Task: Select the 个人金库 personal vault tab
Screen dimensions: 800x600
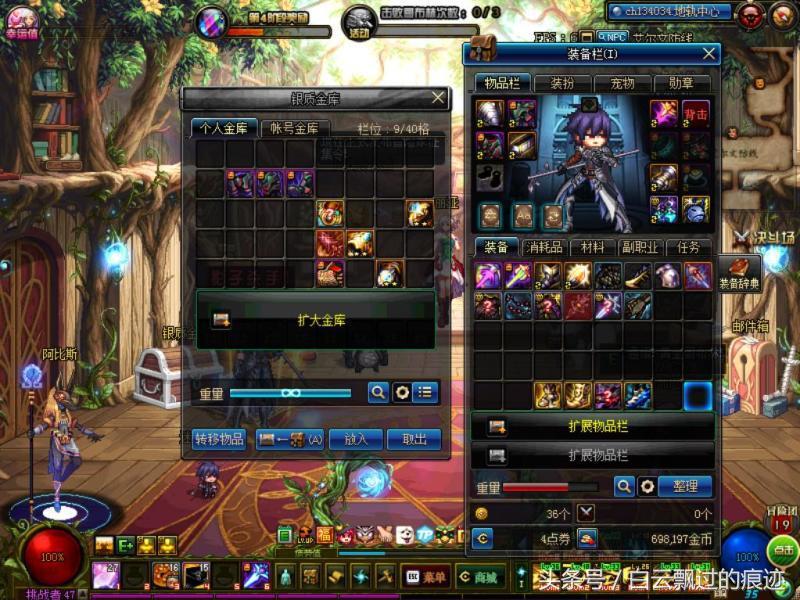Action: [223, 128]
